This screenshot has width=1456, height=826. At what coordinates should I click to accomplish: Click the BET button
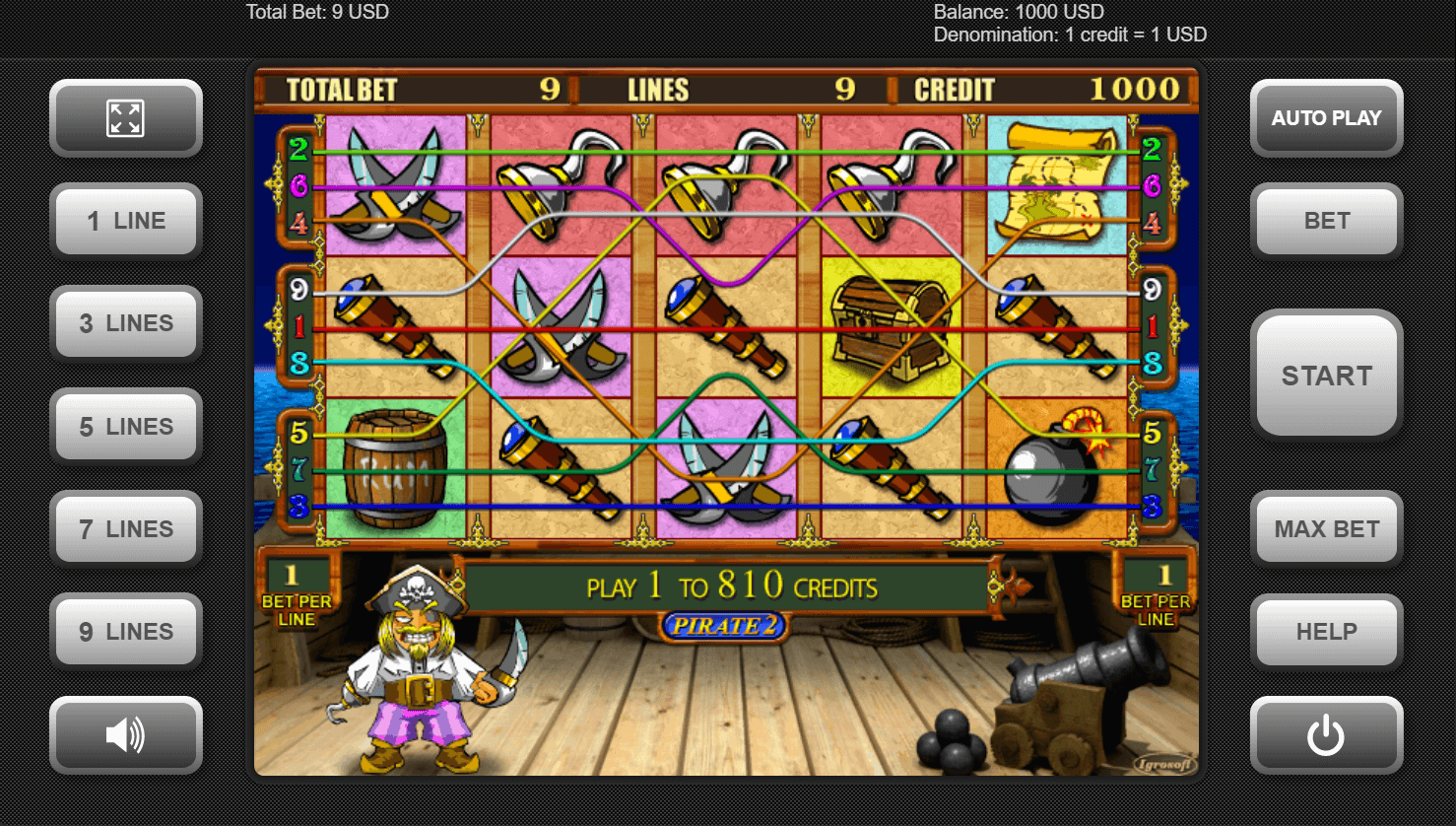tap(1326, 221)
